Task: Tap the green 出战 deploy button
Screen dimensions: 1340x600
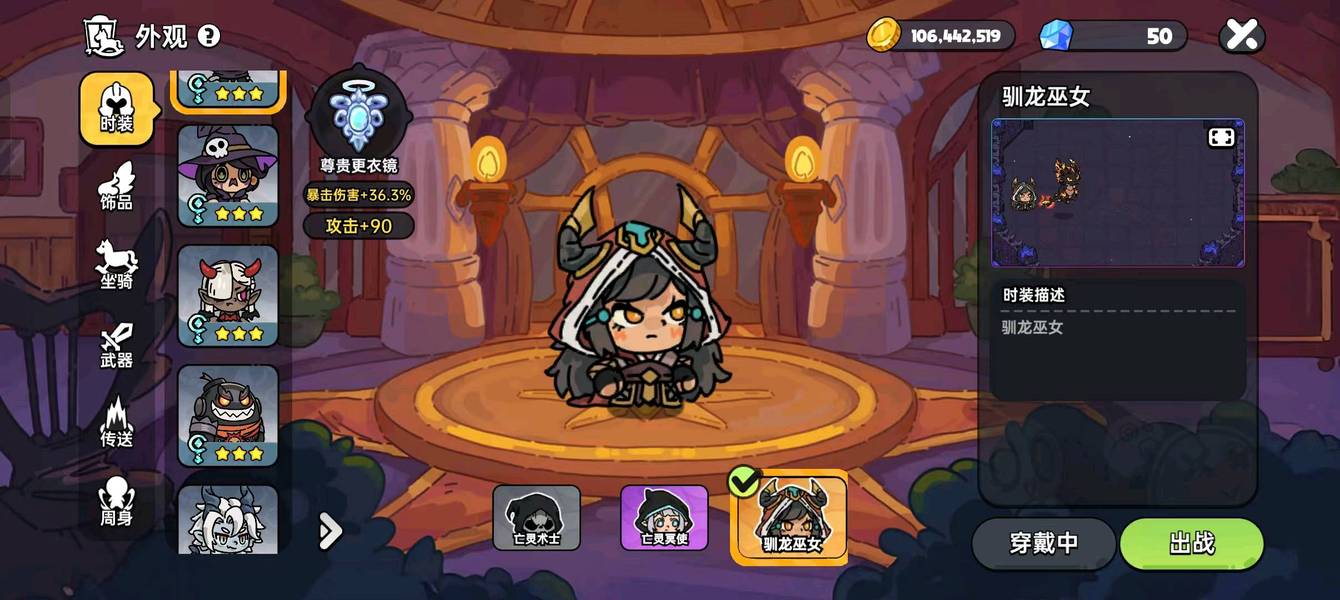Action: point(1191,543)
